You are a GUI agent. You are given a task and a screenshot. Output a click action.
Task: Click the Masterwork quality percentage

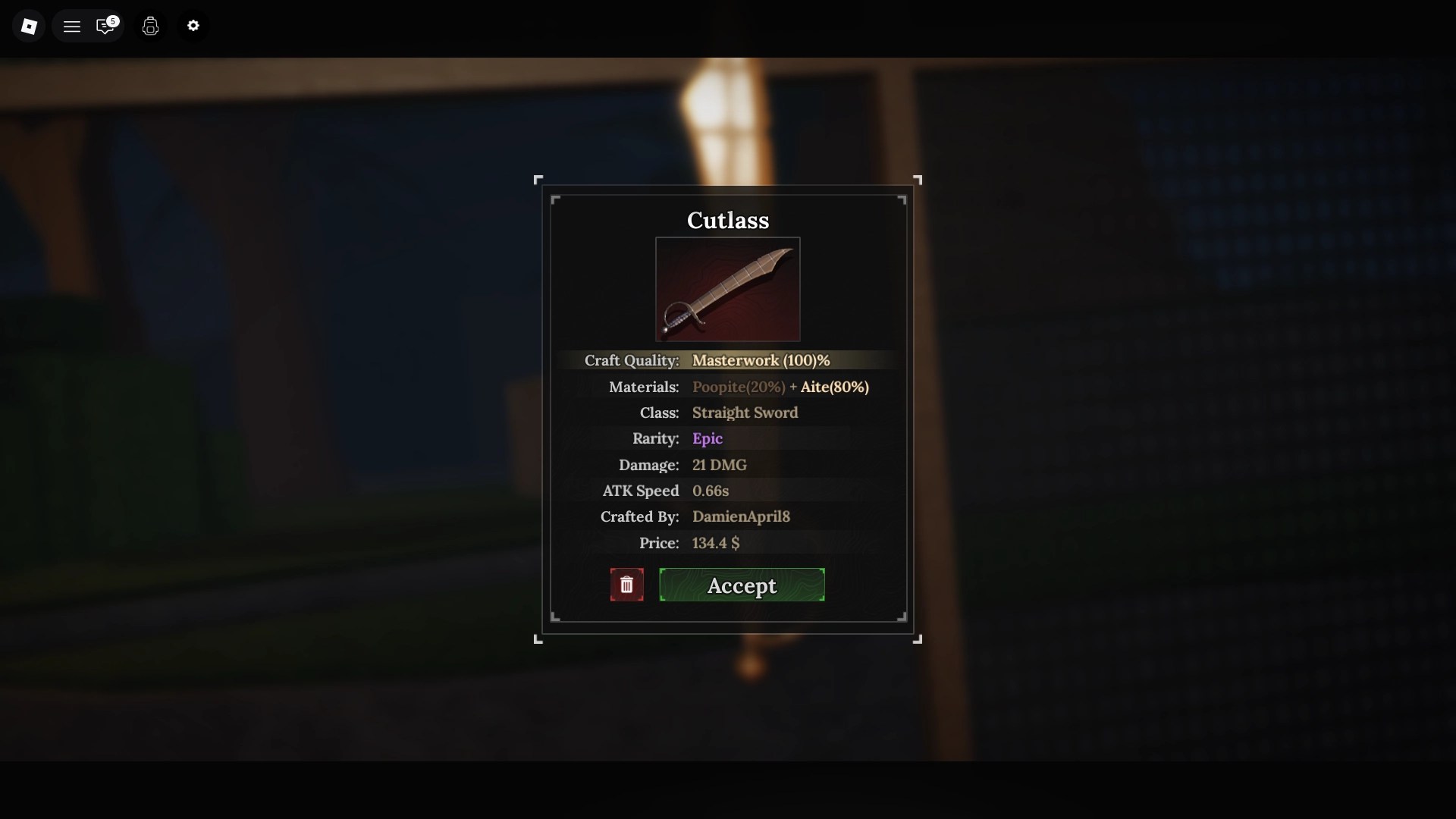point(761,360)
